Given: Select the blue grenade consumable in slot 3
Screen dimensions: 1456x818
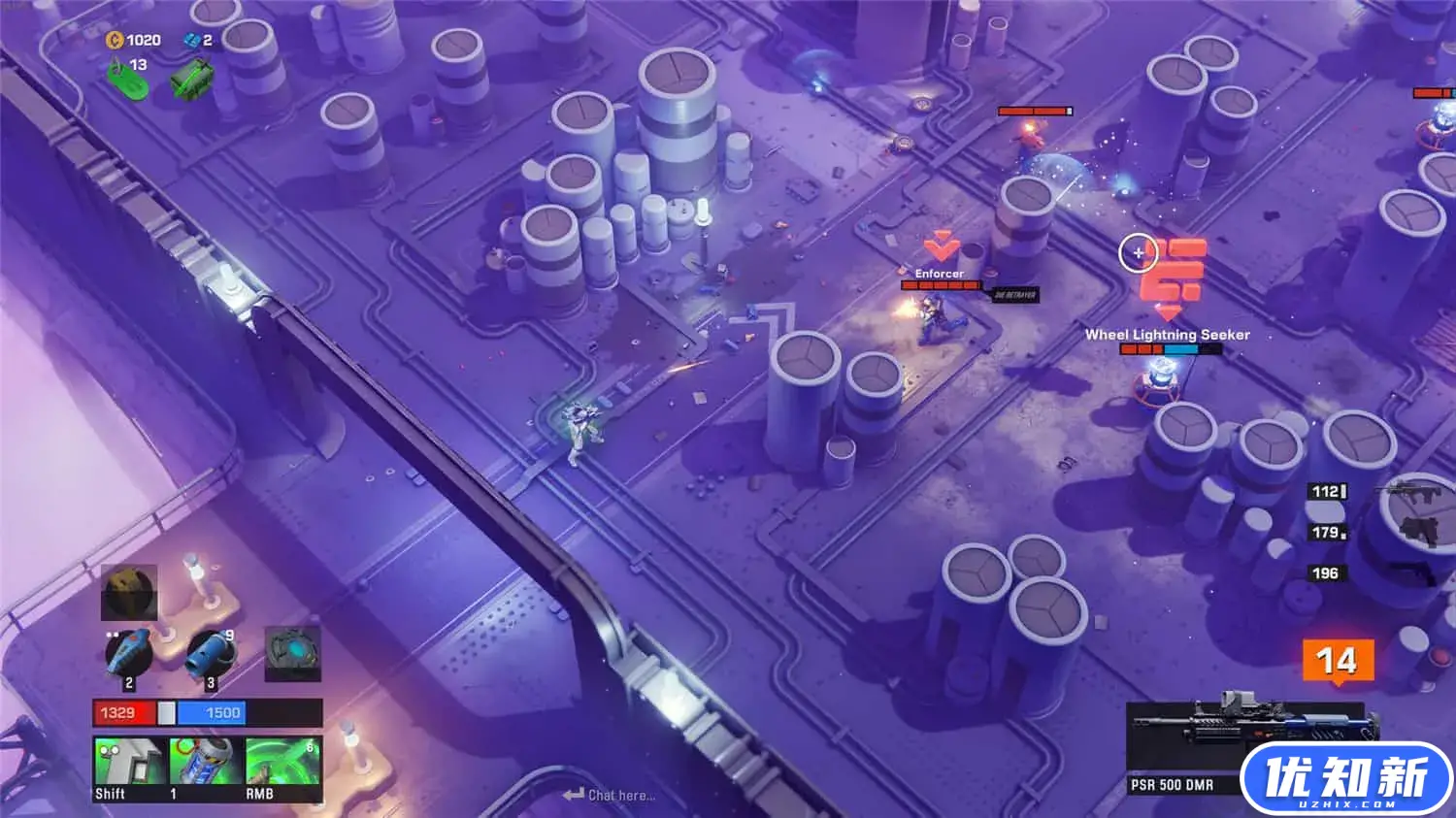Looking at the screenshot, I should point(211,654).
